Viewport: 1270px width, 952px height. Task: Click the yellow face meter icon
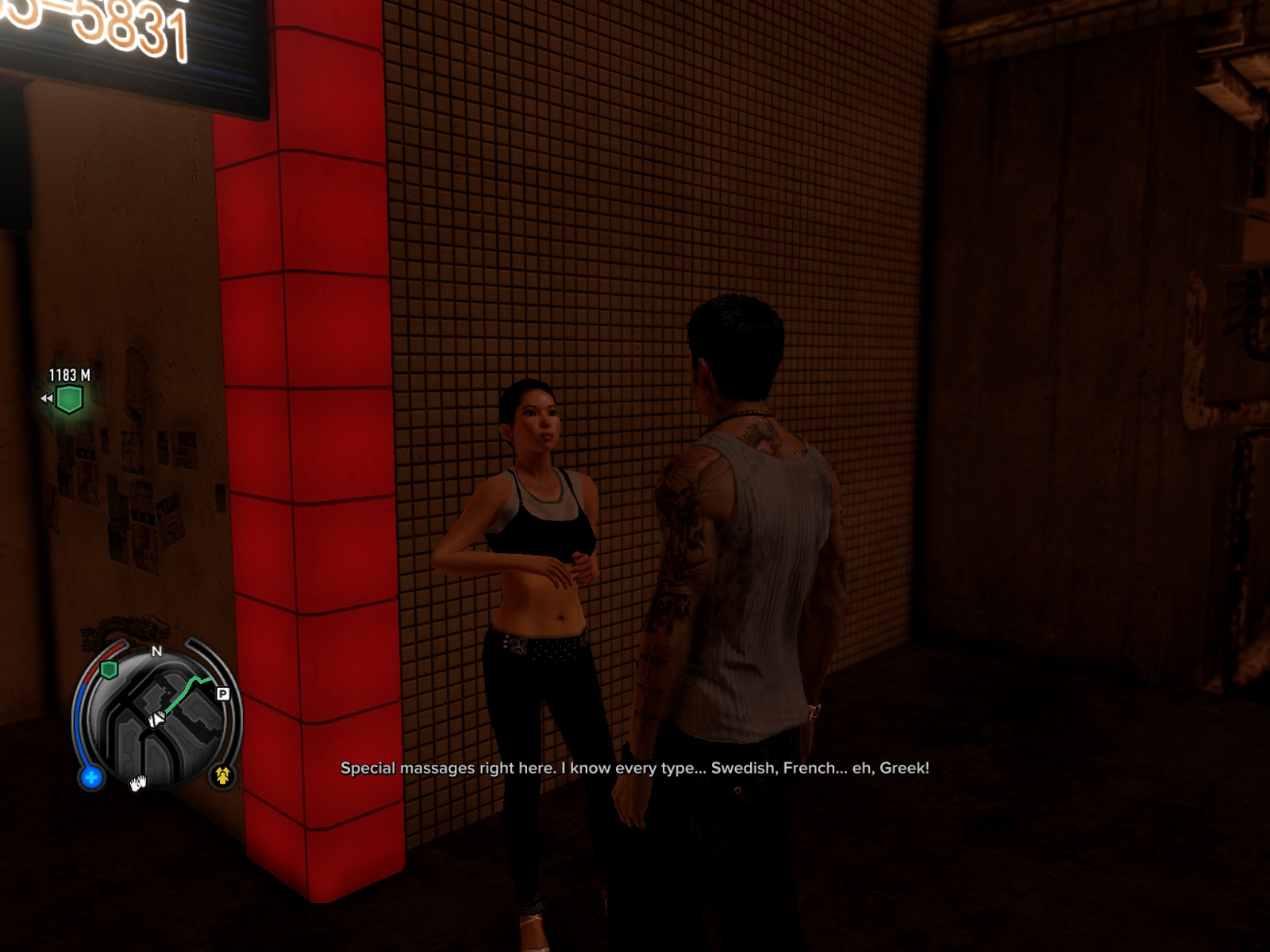point(222,775)
